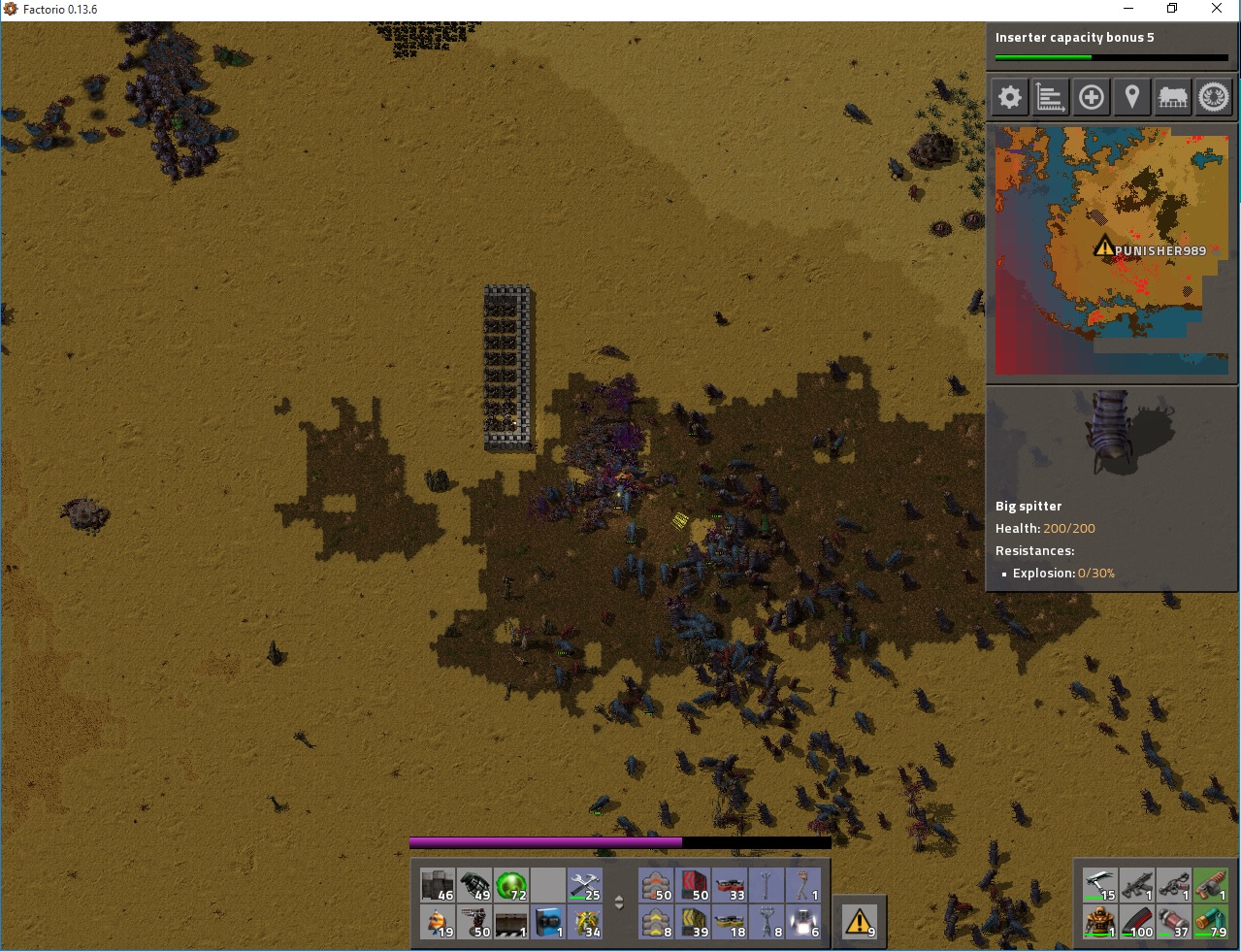The height and width of the screenshot is (952, 1241).
Task: Click the yellow warning alert icon
Action: pyautogui.click(x=860, y=921)
